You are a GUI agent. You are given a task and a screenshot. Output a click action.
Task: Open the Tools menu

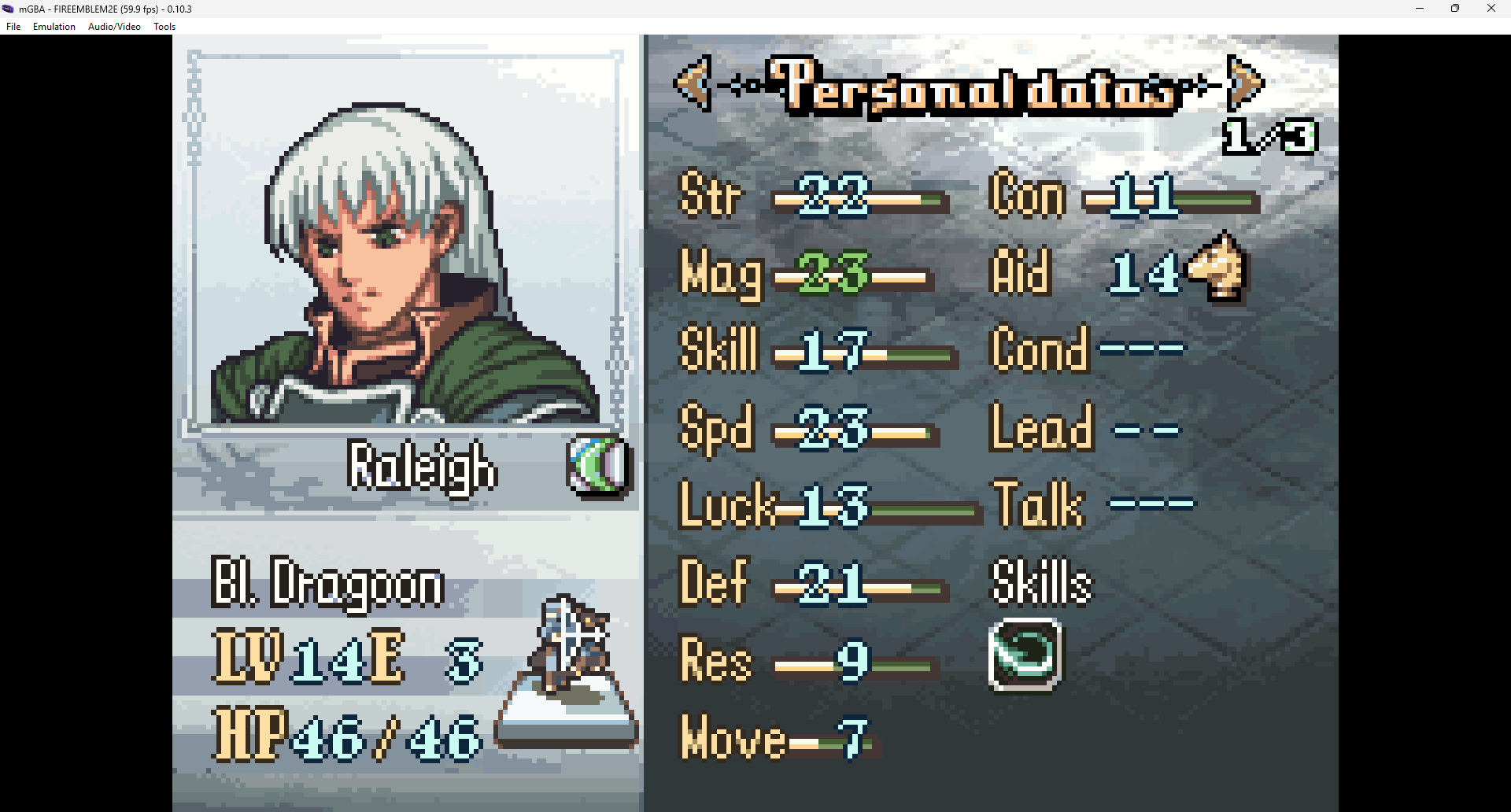click(164, 27)
